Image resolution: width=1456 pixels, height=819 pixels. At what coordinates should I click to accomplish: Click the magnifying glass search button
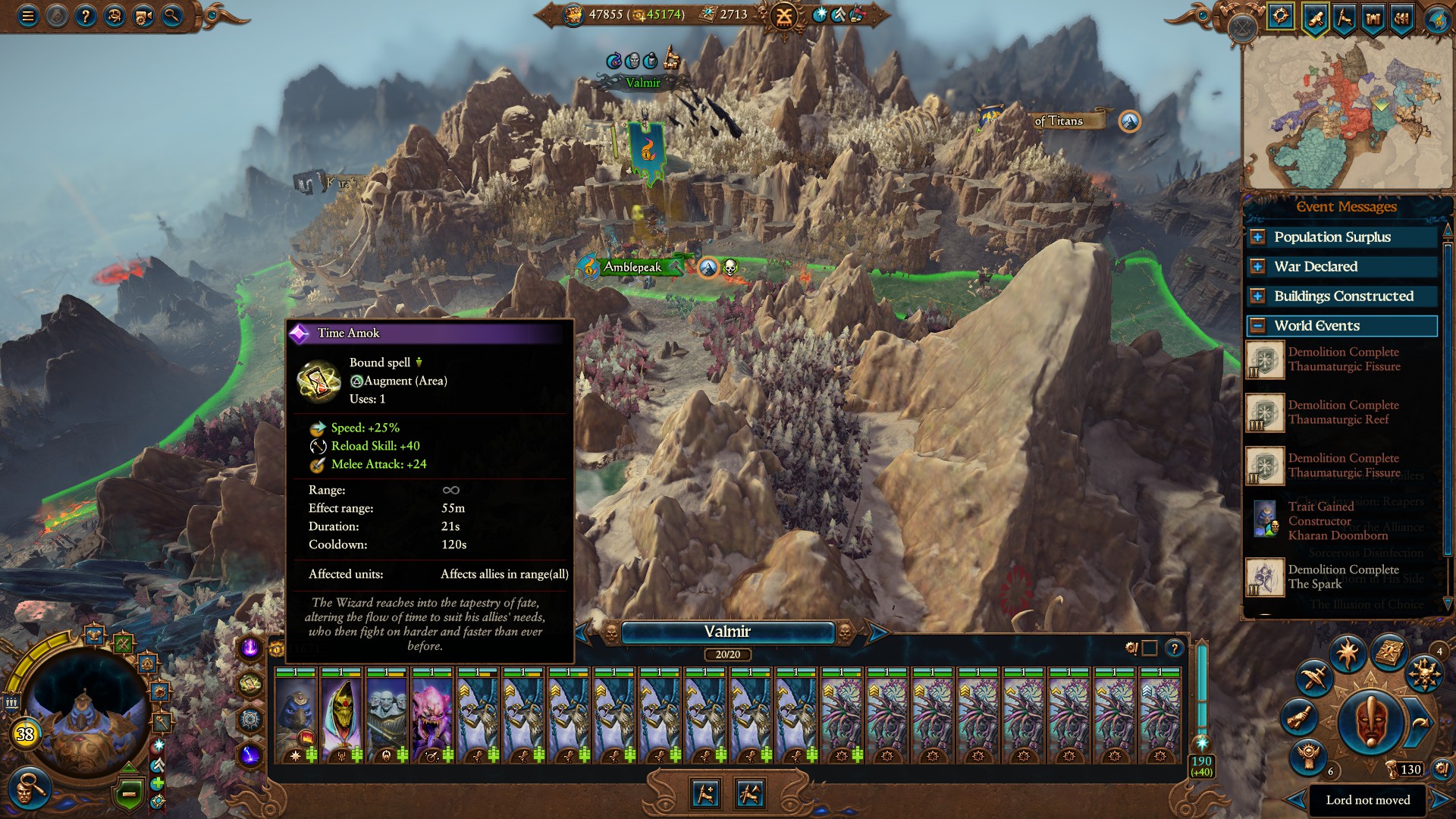point(172,16)
